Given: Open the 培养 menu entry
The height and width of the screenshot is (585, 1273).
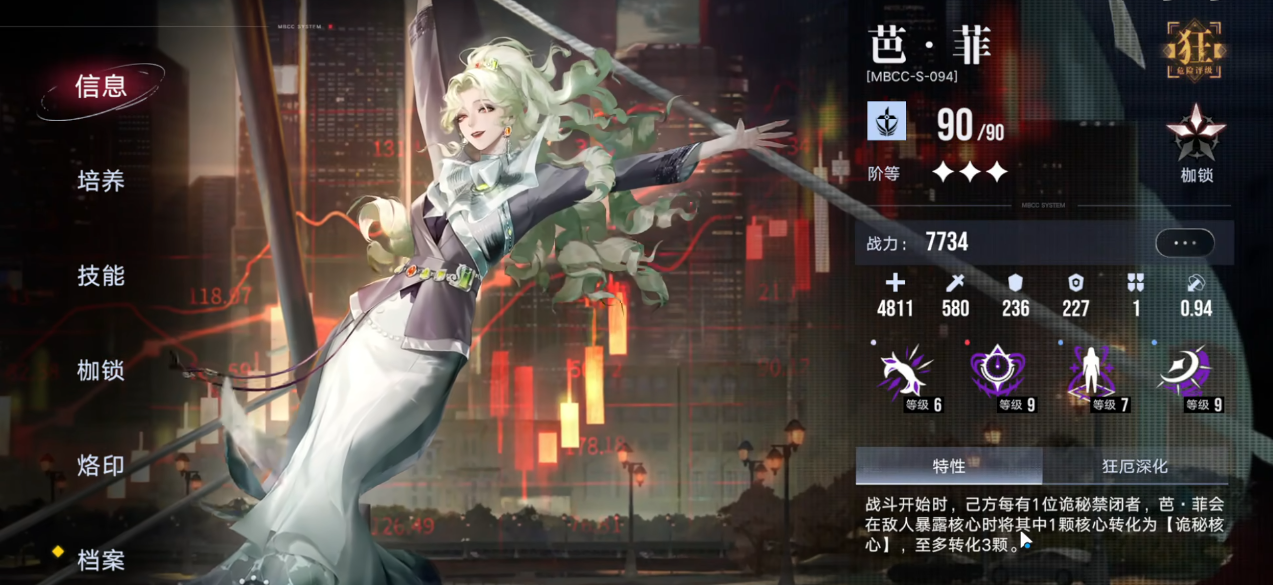Looking at the screenshot, I should 101,181.
